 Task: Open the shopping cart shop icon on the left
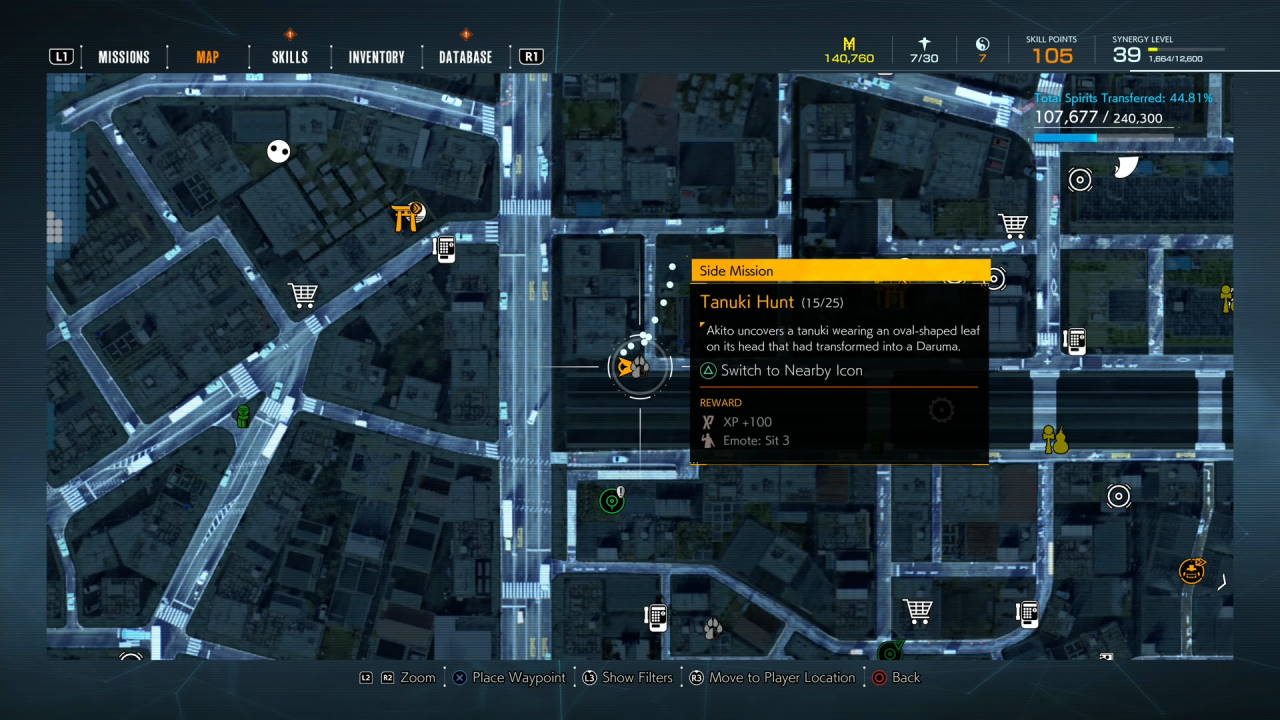[x=302, y=294]
